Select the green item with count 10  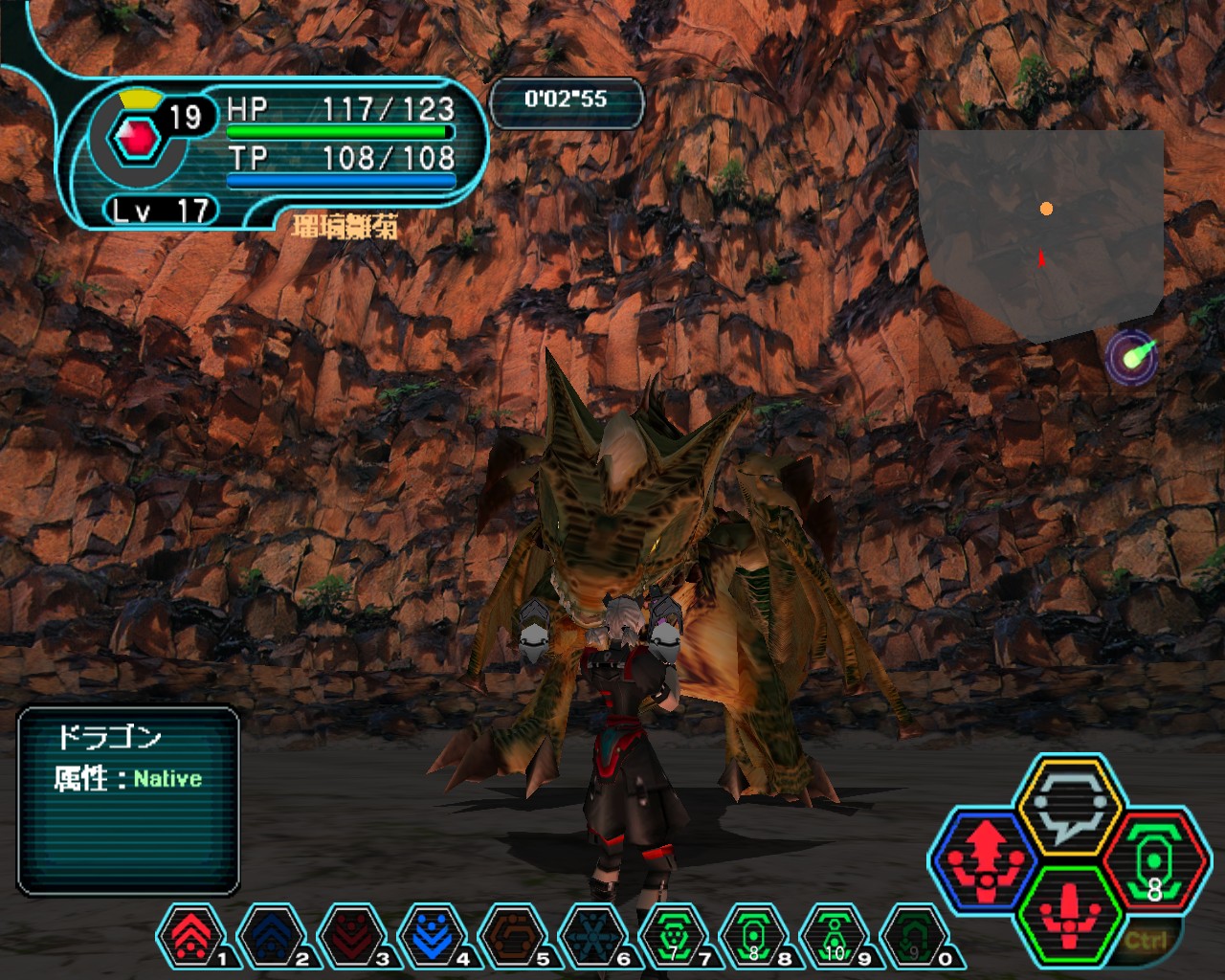[x=834, y=935]
